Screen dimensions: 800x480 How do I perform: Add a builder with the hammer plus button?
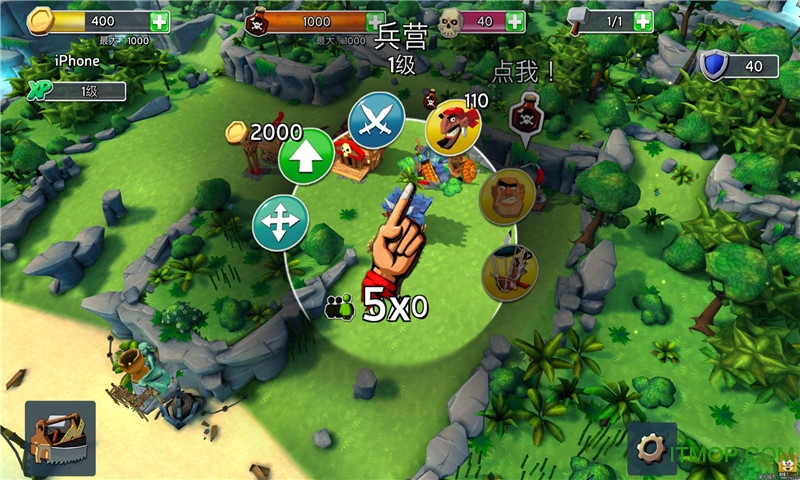pyautogui.click(x=642, y=21)
